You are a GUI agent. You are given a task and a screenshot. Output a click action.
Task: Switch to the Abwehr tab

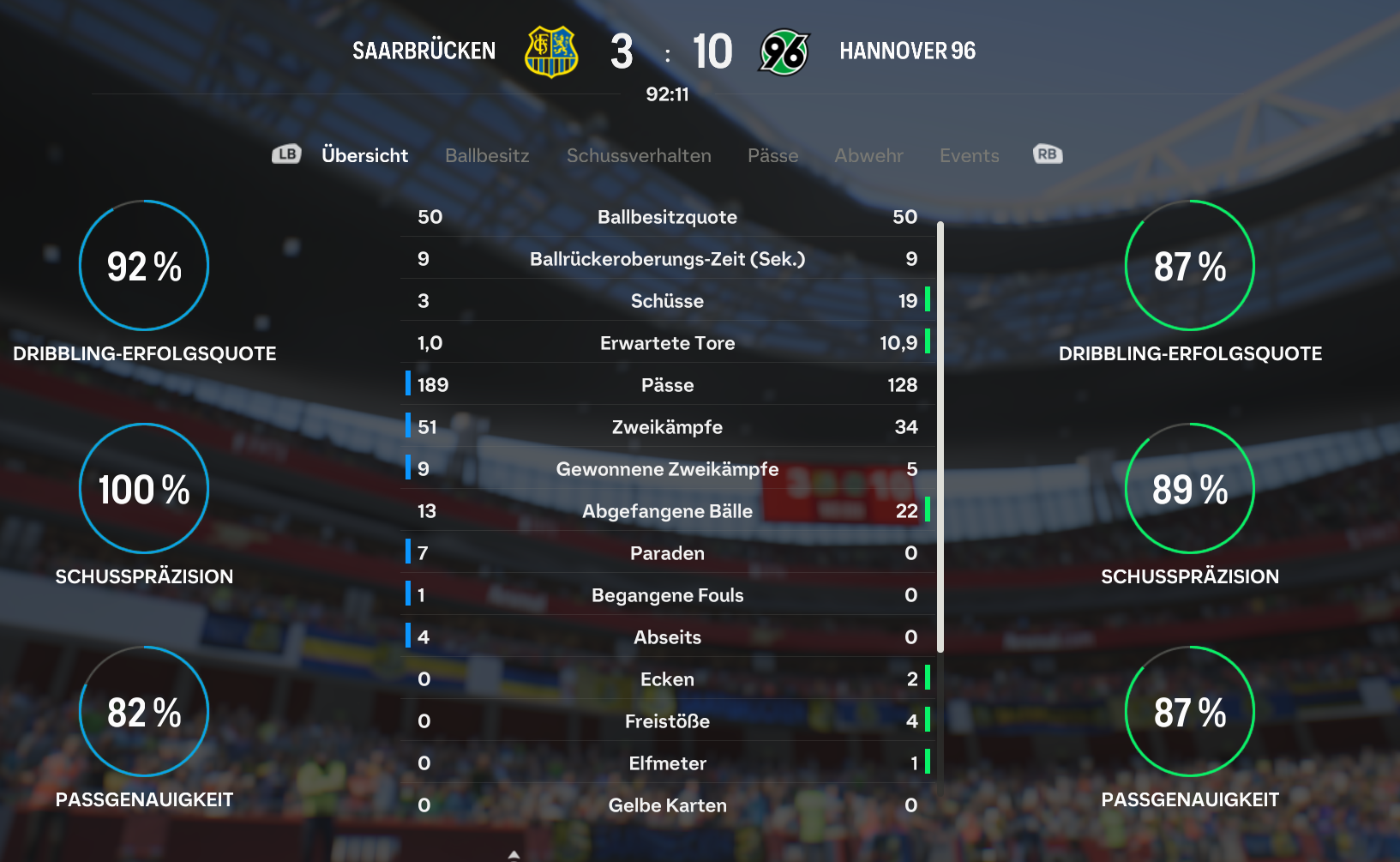pyautogui.click(x=868, y=155)
